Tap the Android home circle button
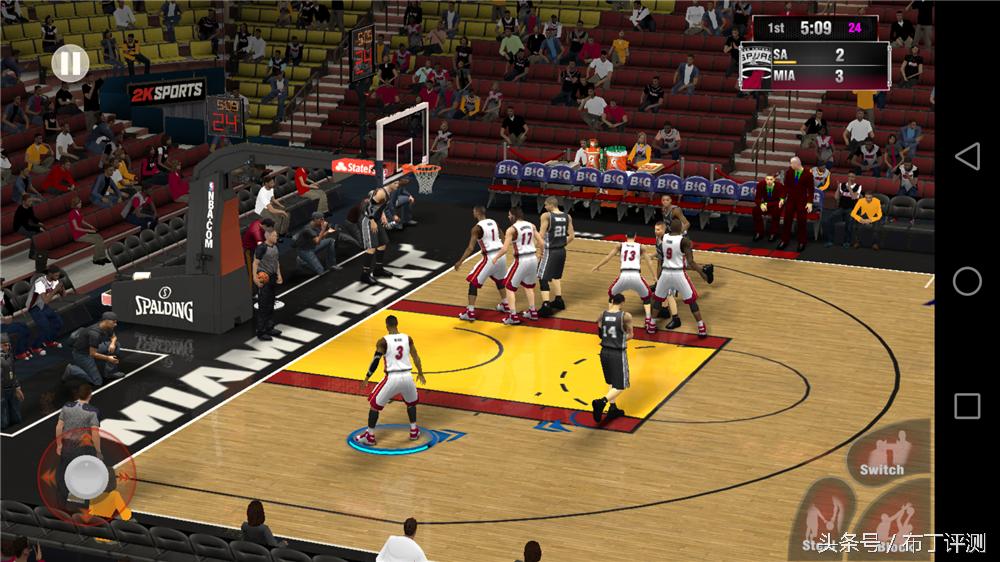The width and height of the screenshot is (1000, 562). (x=967, y=281)
